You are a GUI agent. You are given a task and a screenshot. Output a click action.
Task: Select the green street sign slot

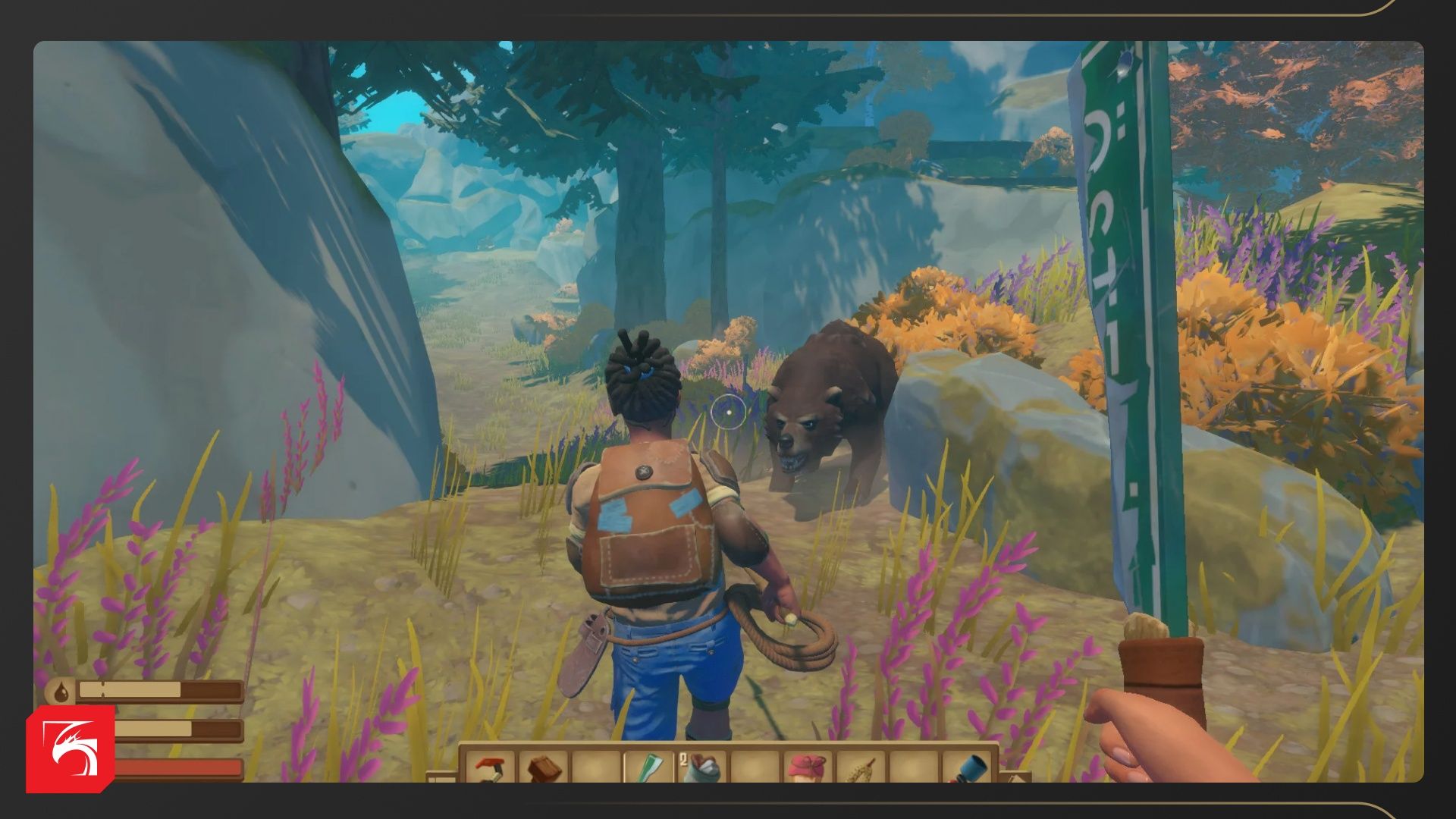coord(649,767)
